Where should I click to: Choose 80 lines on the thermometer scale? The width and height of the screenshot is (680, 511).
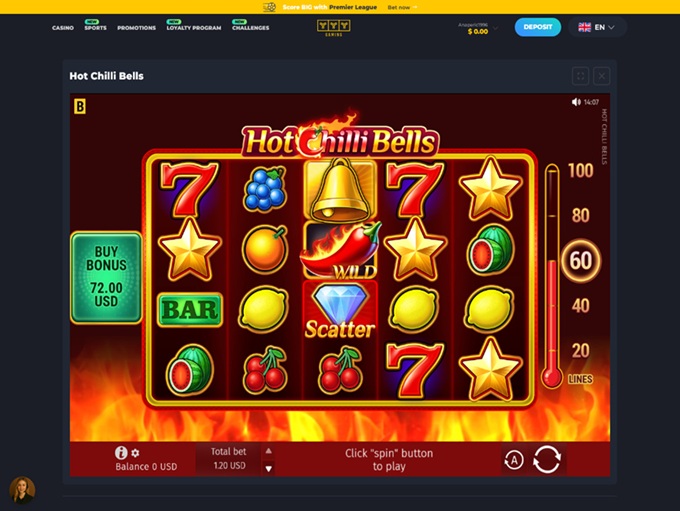pos(580,215)
